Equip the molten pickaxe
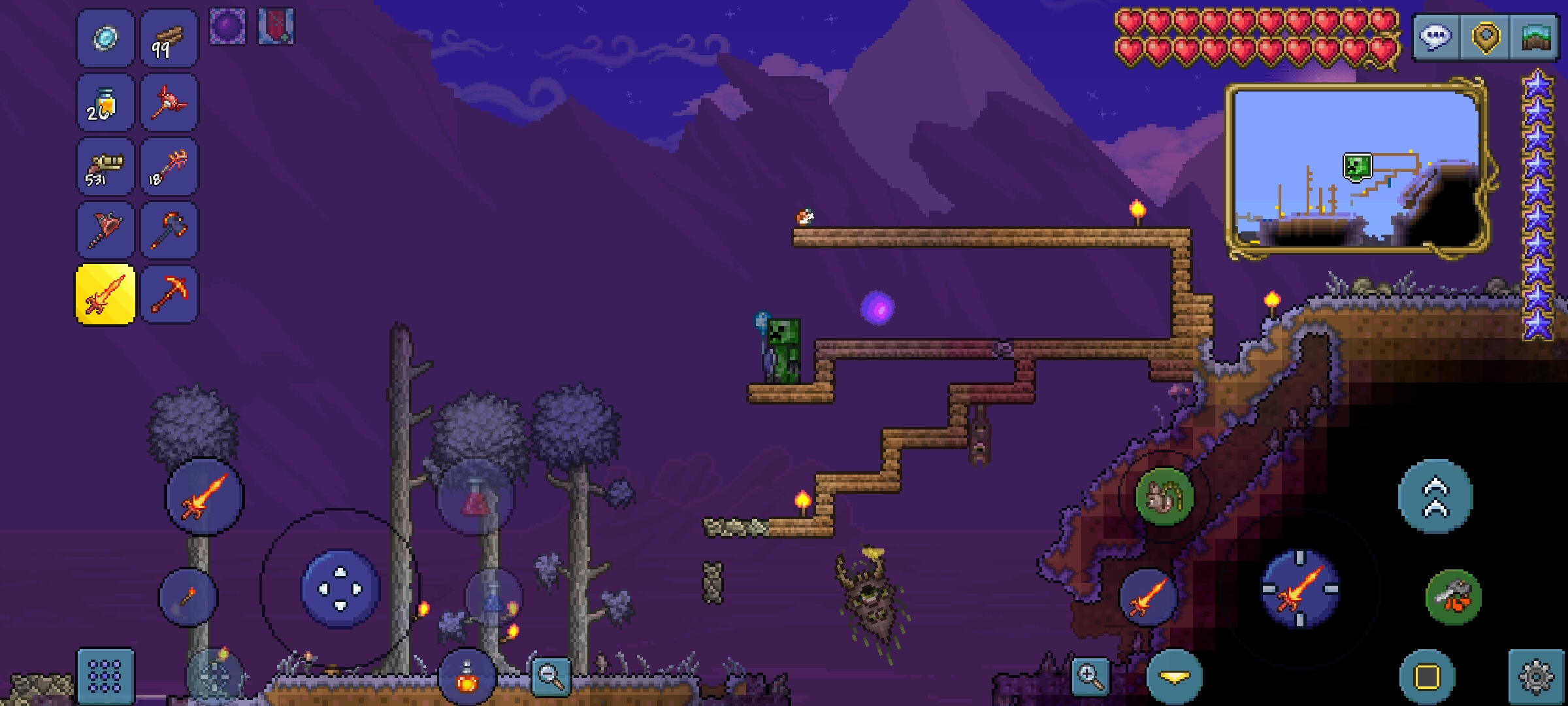 click(169, 294)
